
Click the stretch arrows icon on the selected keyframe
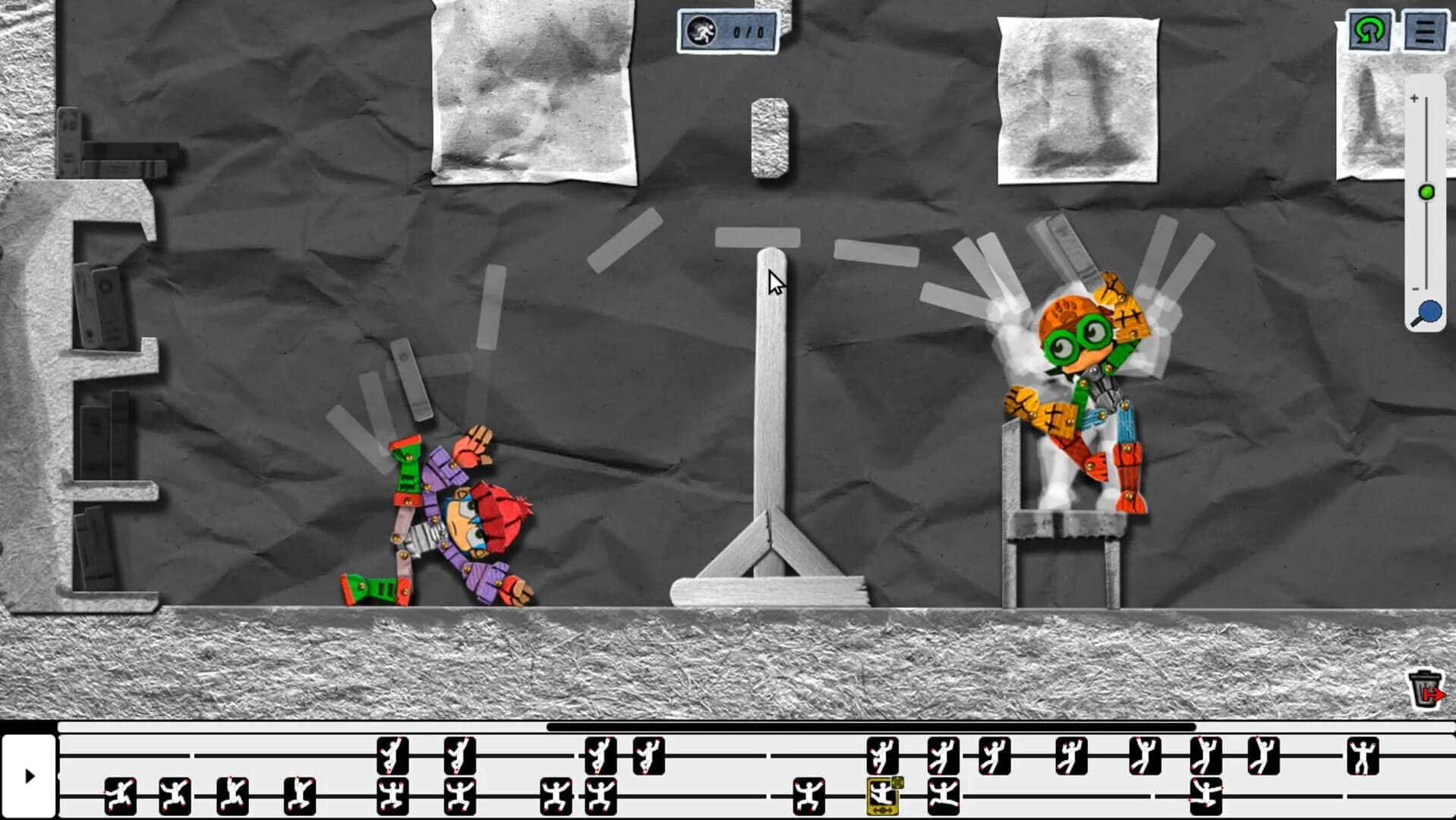point(883,809)
